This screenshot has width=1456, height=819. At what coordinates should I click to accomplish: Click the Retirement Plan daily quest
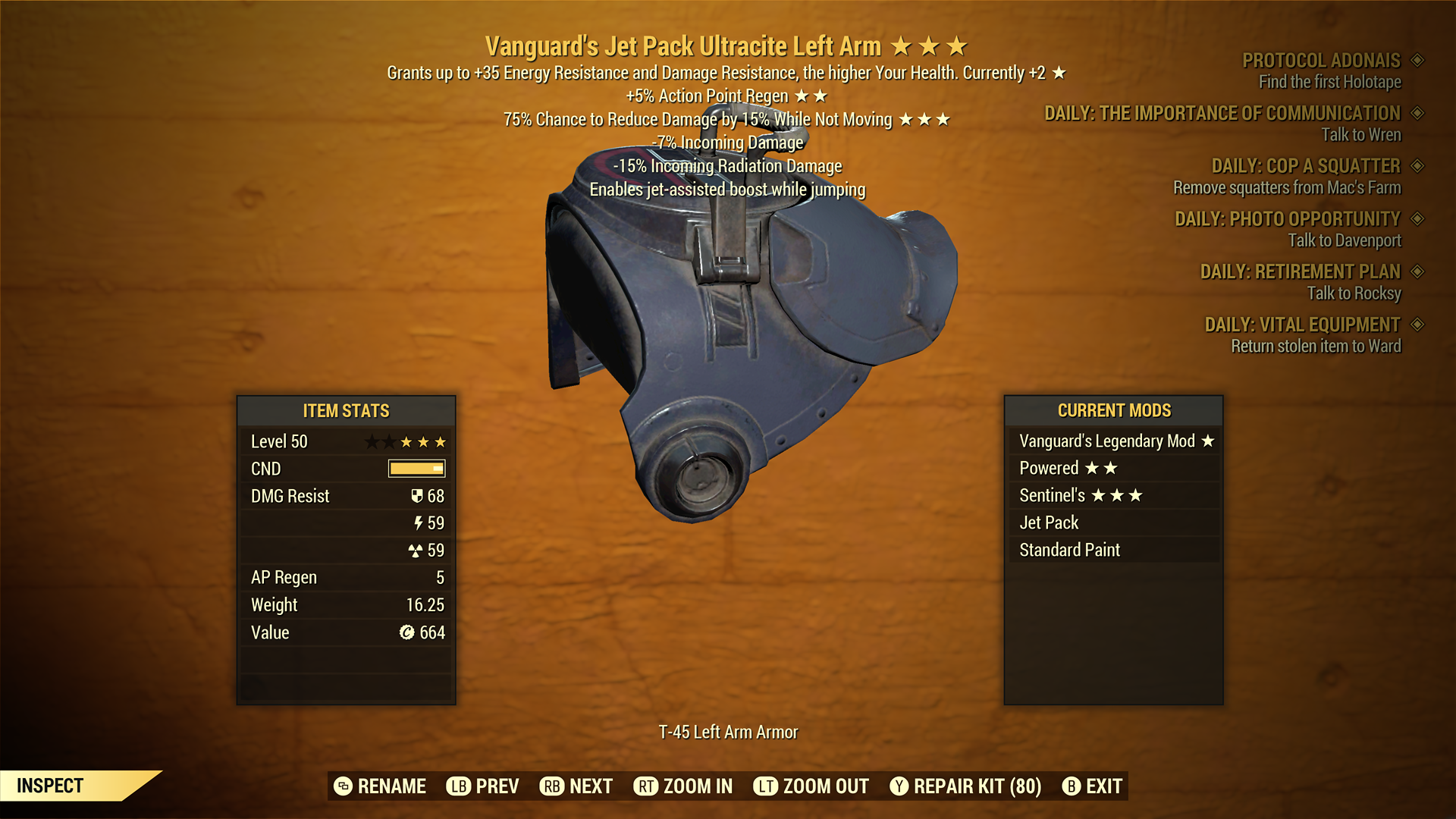pos(1300,271)
